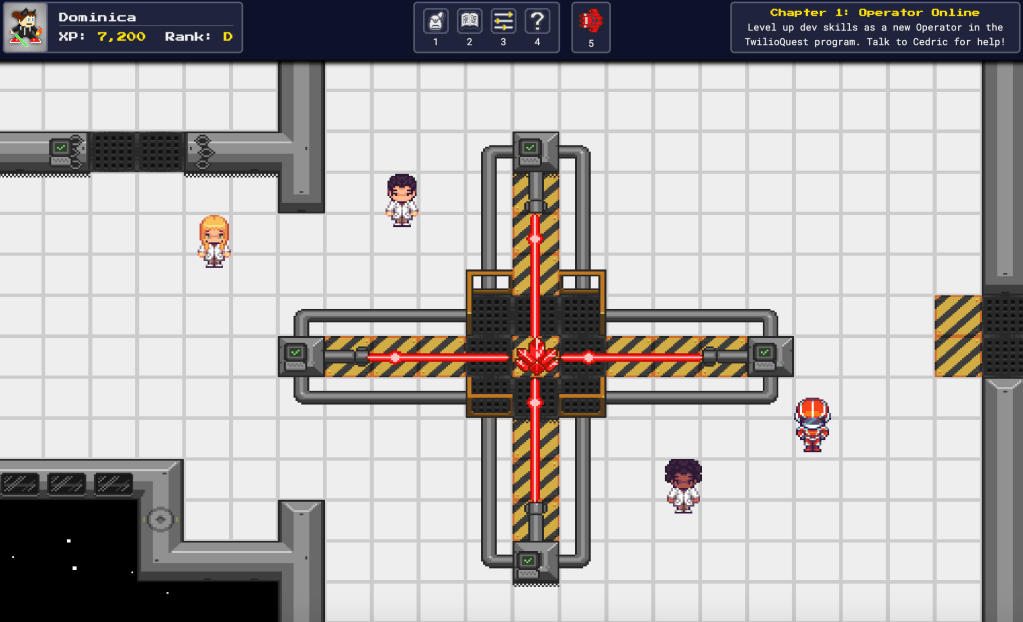Screen dimensions: 1023x622
Task: Open the question mark help icon
Action: [537, 21]
